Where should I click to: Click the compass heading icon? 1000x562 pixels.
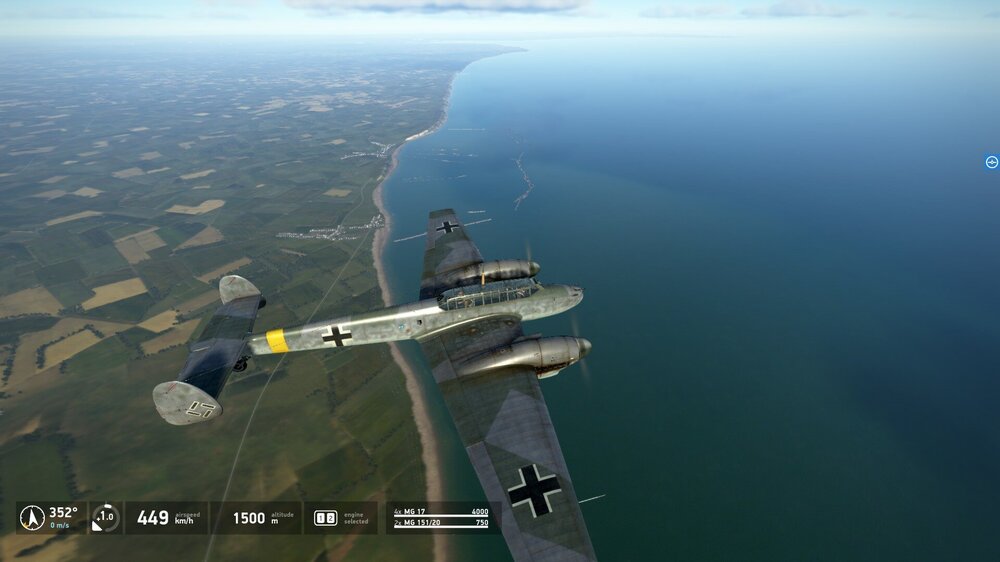coord(32,517)
